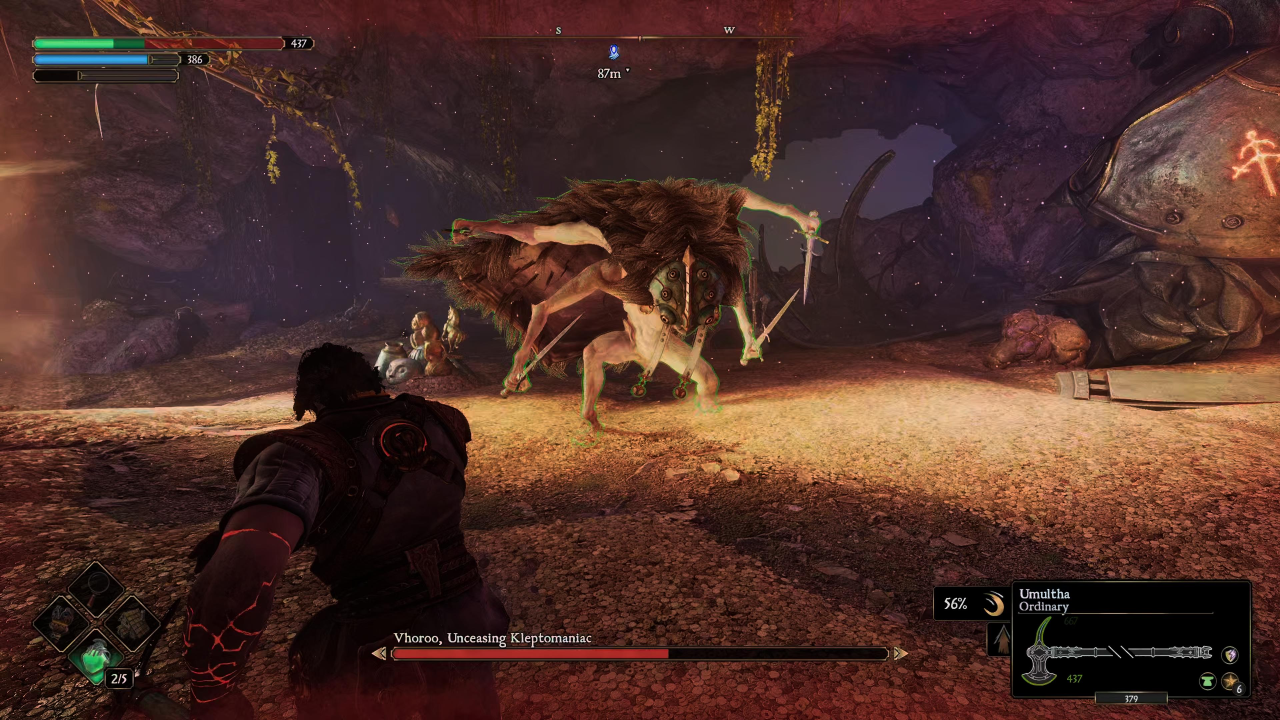
Task: Click the Umultha weapon panel
Action: [x=1131, y=640]
